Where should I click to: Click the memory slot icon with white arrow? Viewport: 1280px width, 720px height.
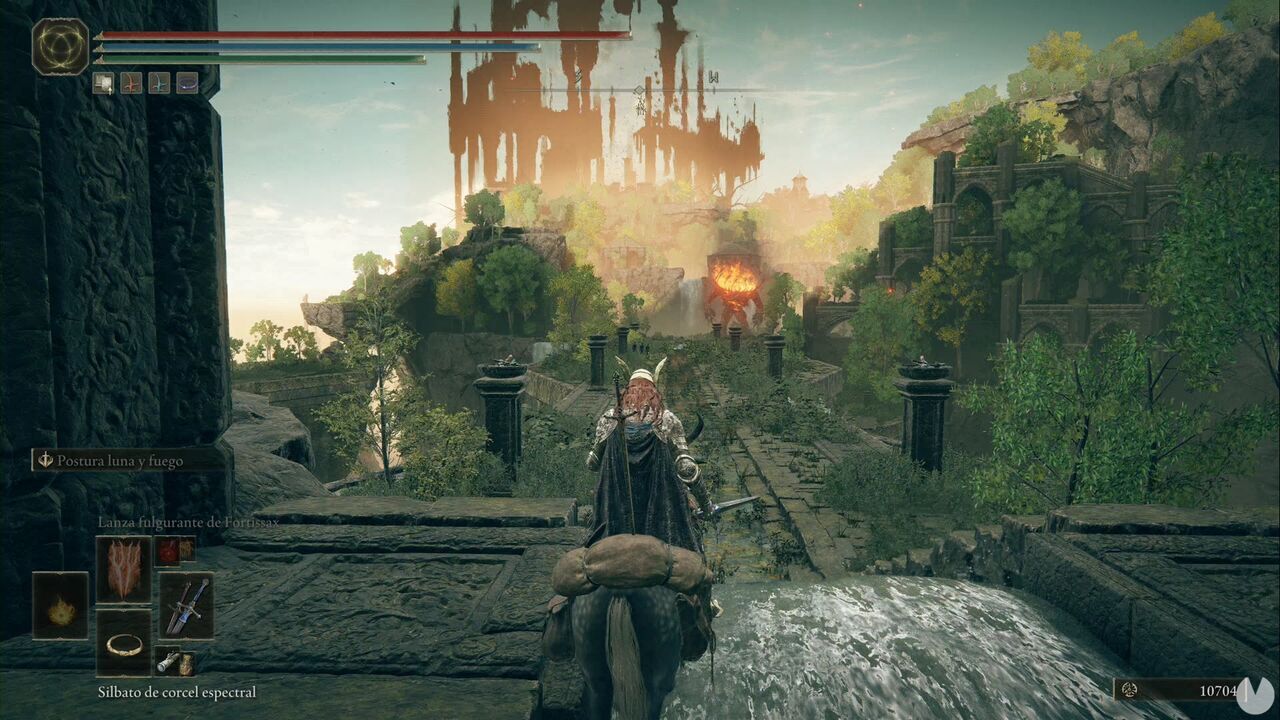point(103,83)
